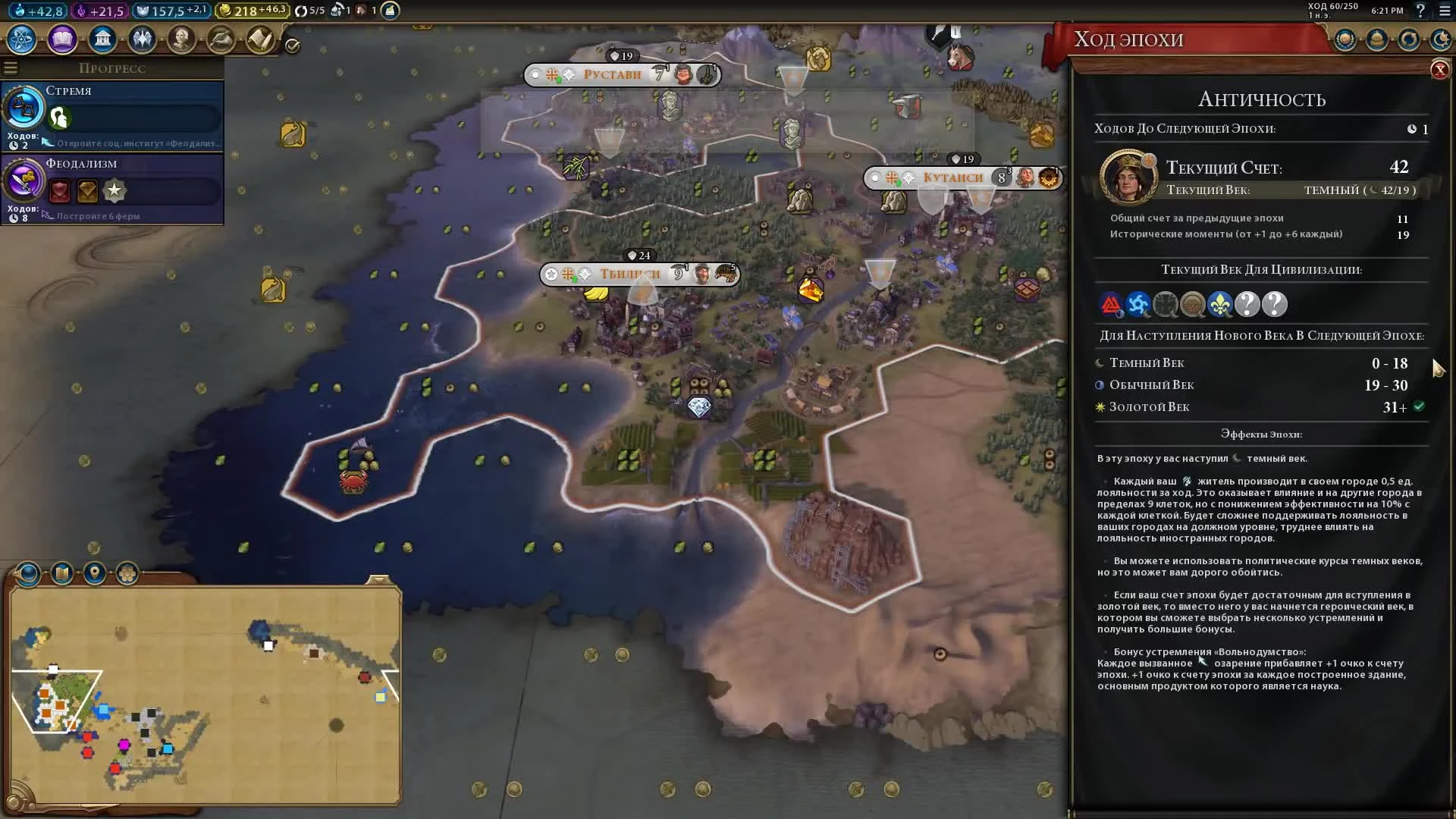Expand the Эффекты Эпохи section header
1456x819 pixels.
[1261, 434]
